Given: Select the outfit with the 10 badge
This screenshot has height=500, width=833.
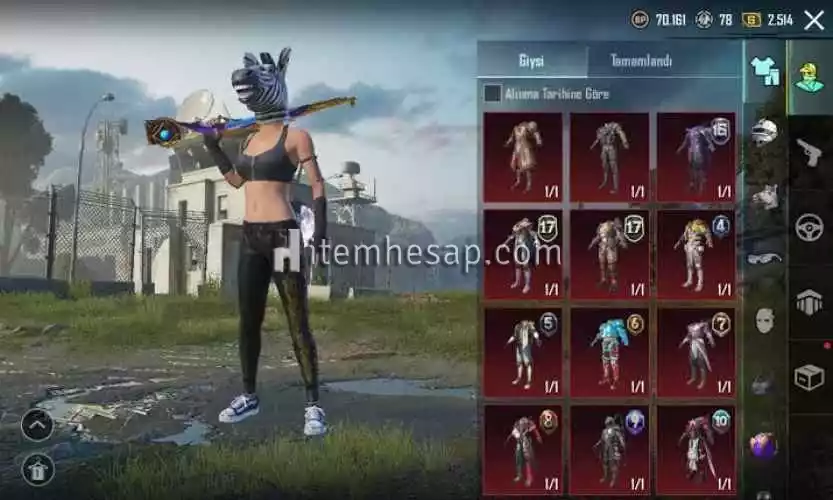Looking at the screenshot, I should click(x=696, y=447).
